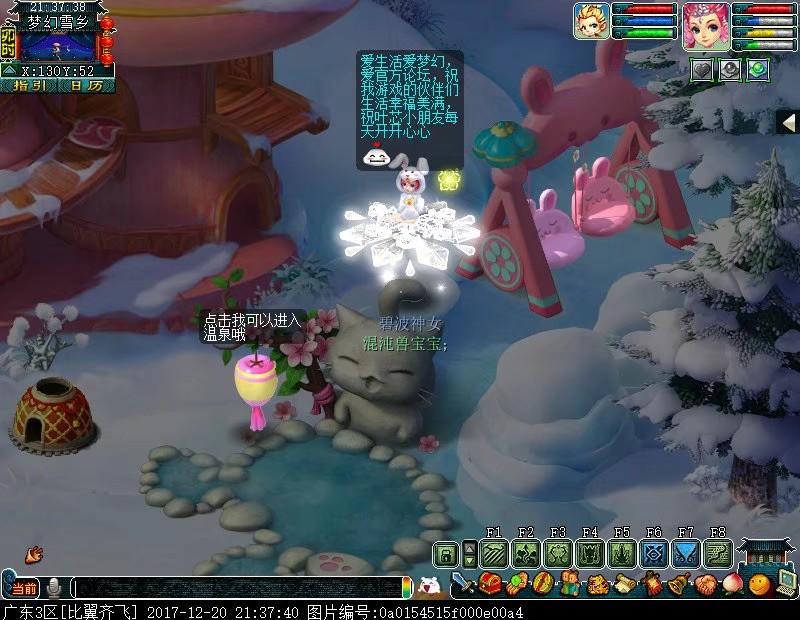Click the golden bell icon

coord(679,585)
